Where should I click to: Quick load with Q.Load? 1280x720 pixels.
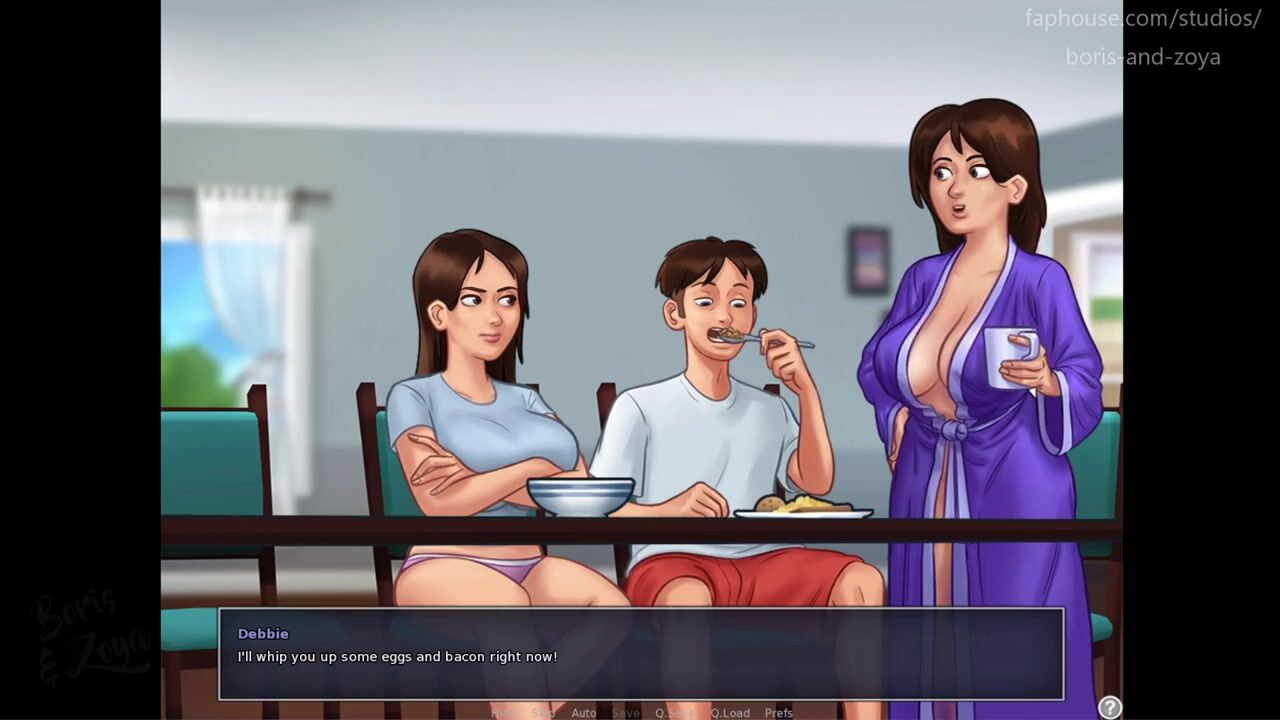tap(729, 713)
